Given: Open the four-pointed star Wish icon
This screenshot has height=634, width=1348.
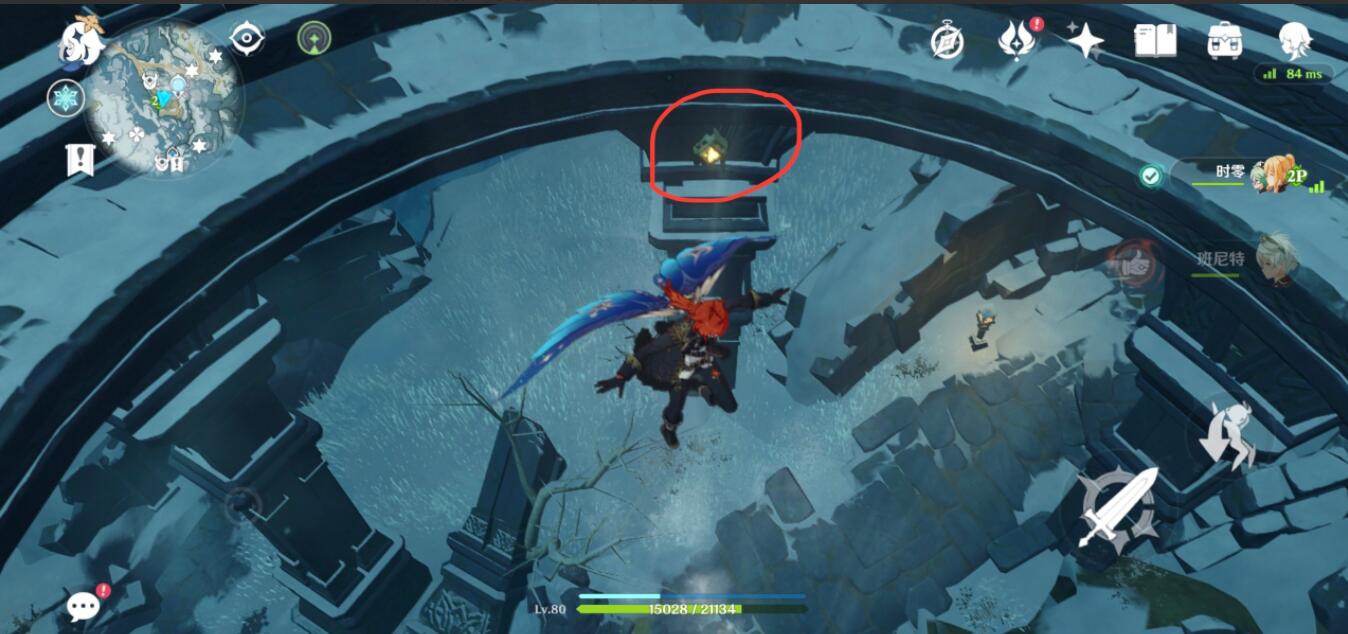Looking at the screenshot, I should [x=1085, y=41].
